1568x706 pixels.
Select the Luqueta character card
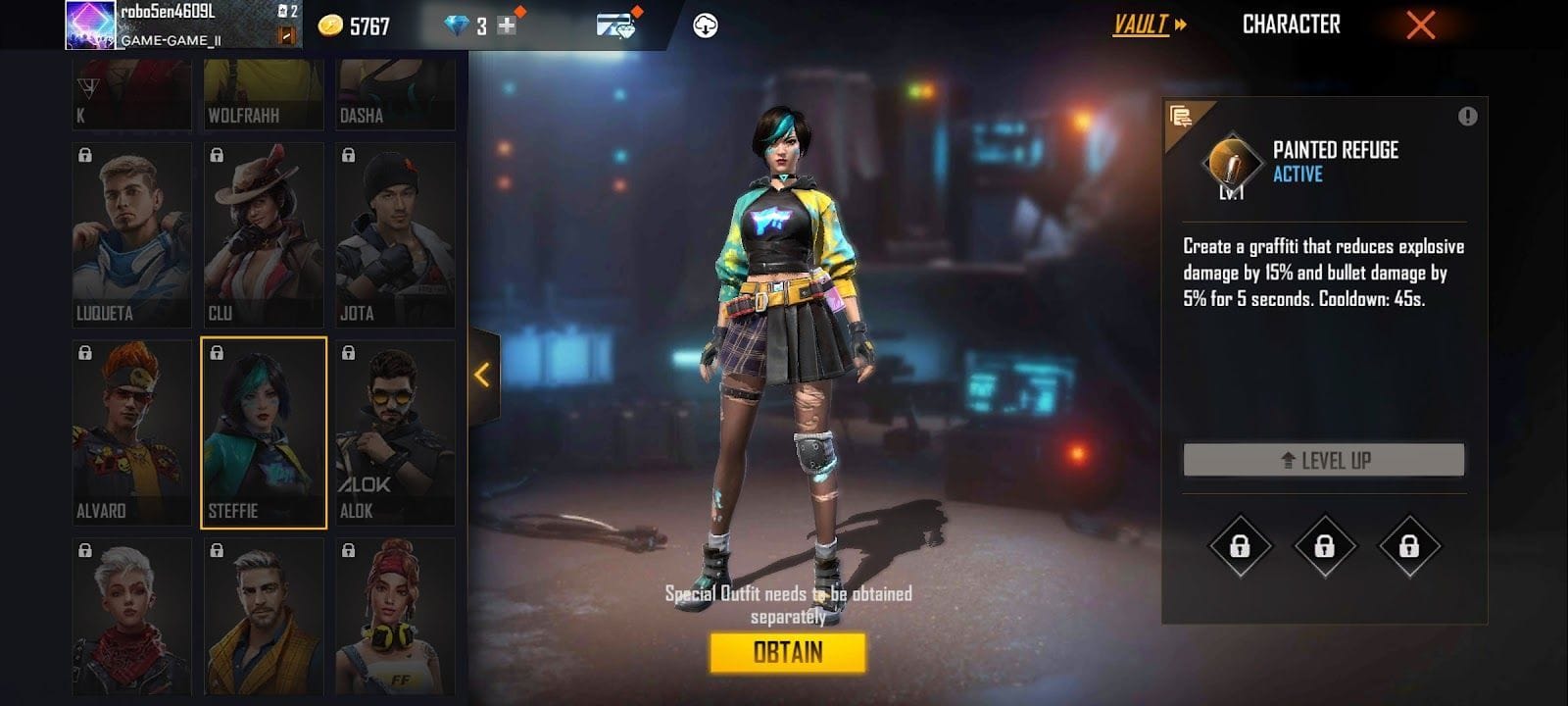click(131, 235)
